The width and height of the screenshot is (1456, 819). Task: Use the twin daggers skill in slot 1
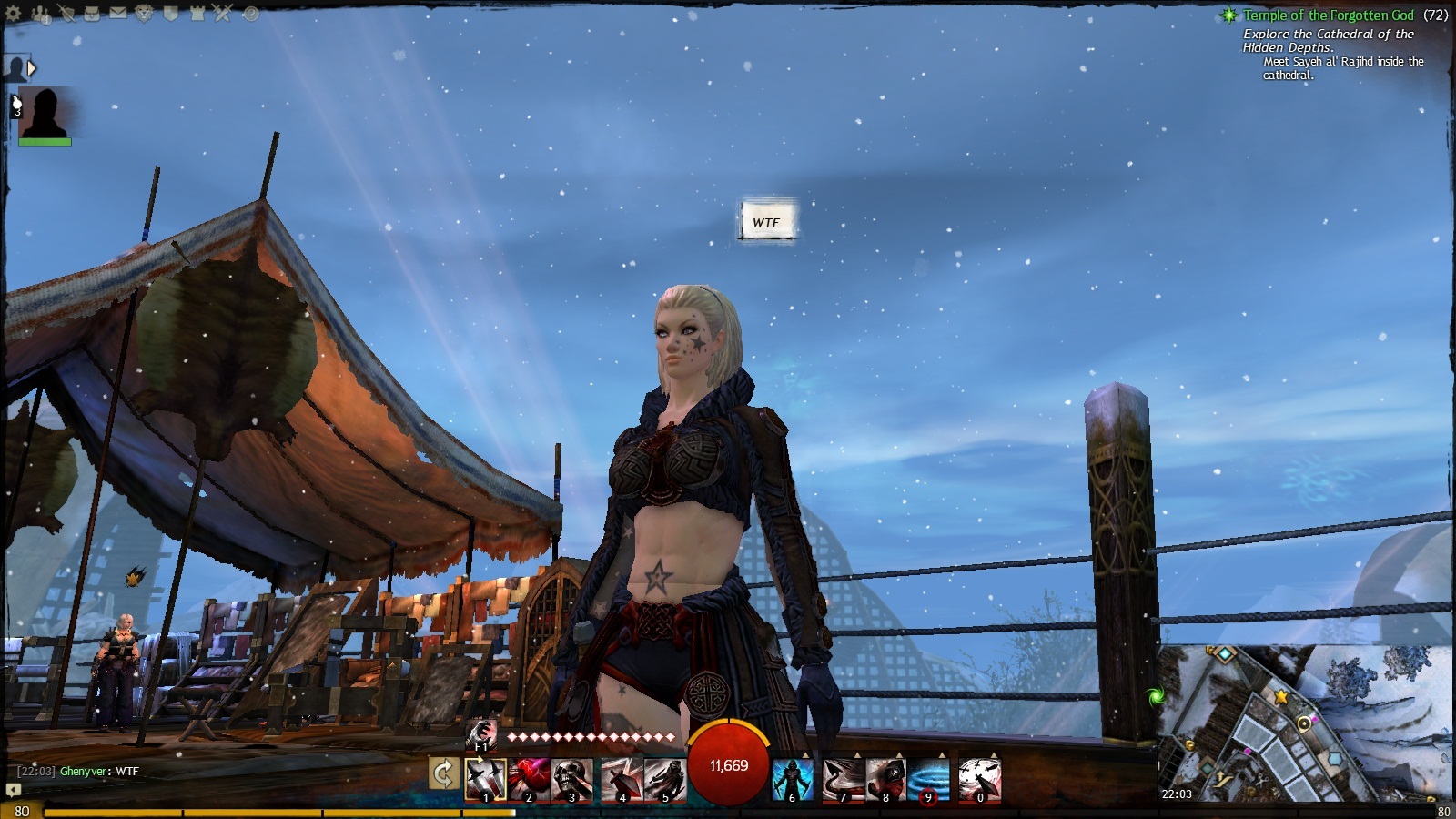485,780
